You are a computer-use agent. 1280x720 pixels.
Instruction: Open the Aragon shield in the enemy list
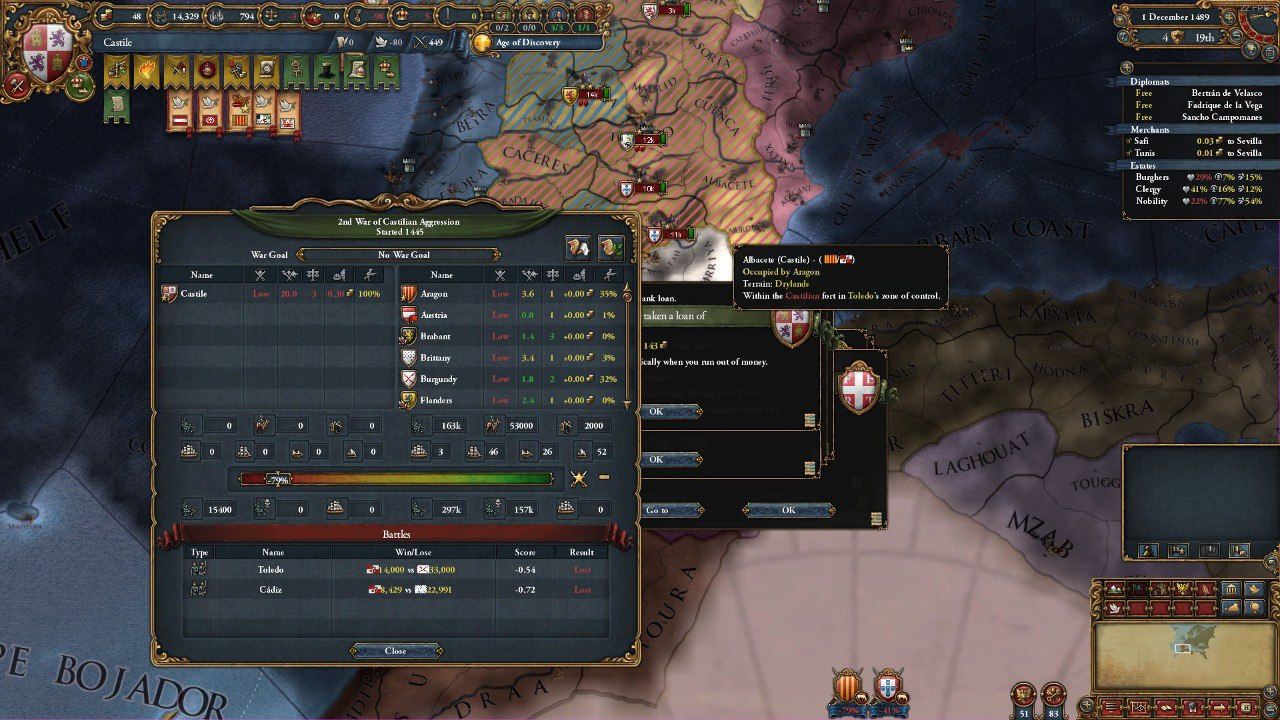tap(409, 293)
